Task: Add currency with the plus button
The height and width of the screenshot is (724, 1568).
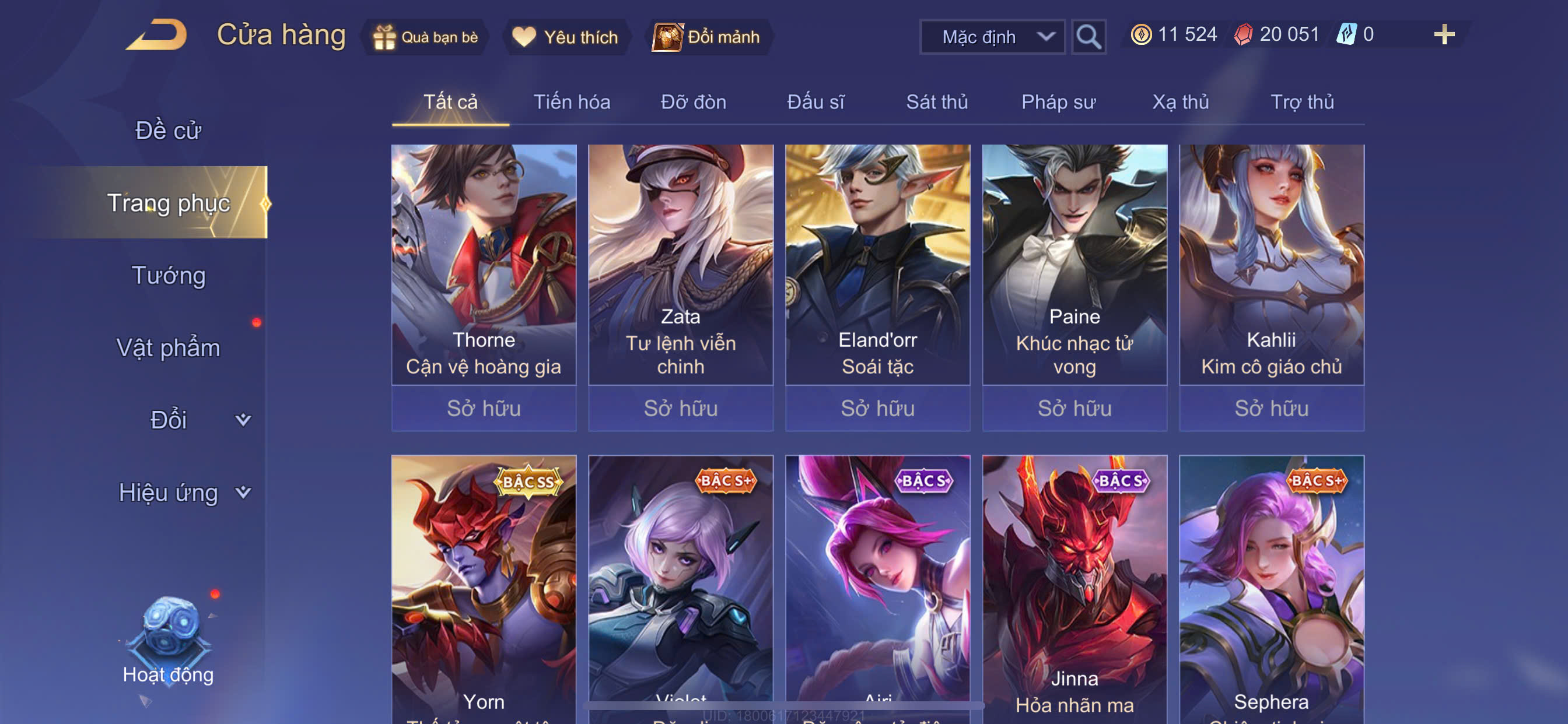Action: pos(1443,34)
